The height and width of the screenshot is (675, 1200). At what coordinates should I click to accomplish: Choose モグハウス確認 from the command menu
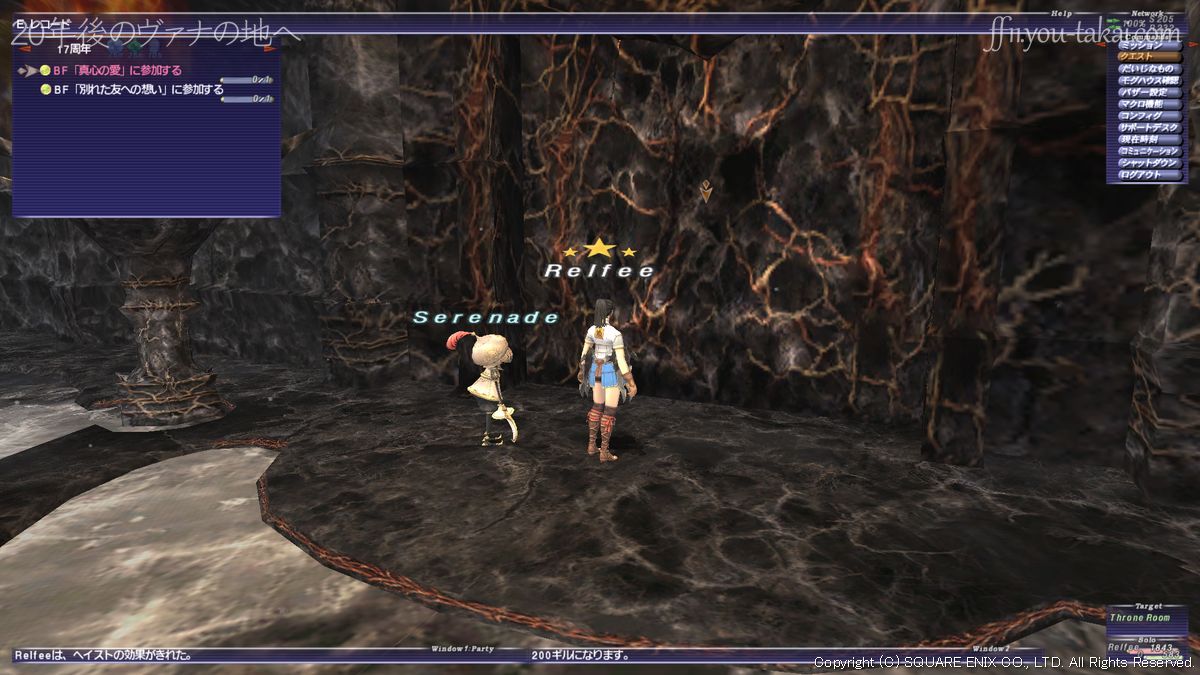(1146, 80)
